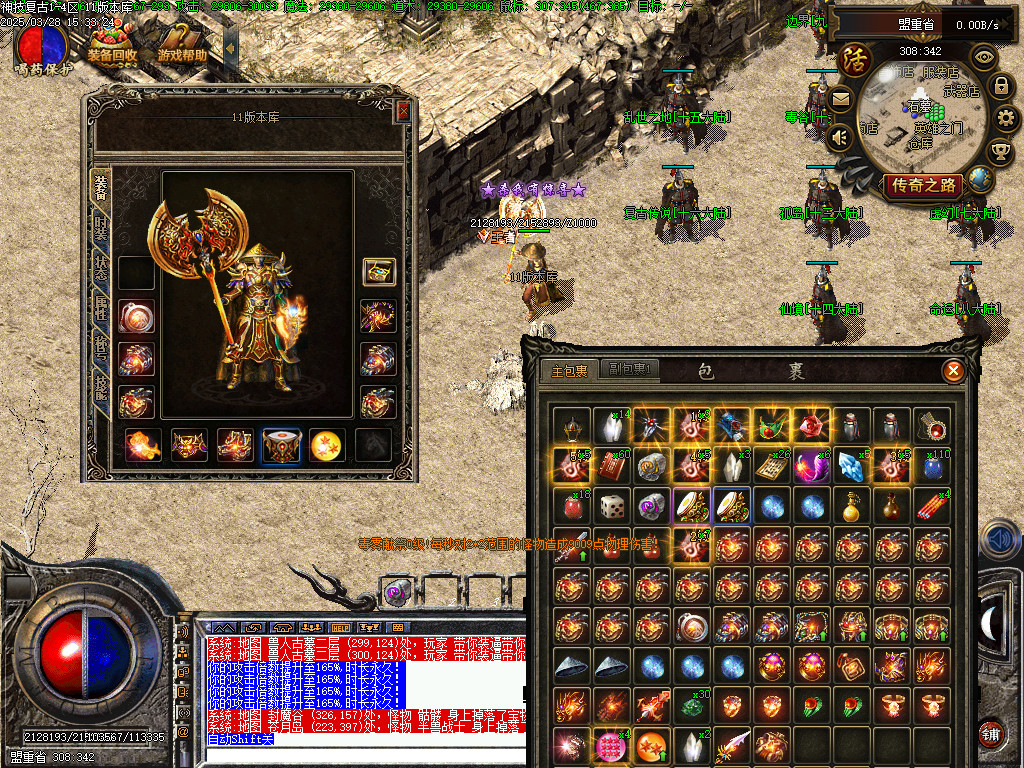Switch to the 副包裹1 bag tab
Image resolution: width=1024 pixels, height=768 pixels.
point(630,370)
